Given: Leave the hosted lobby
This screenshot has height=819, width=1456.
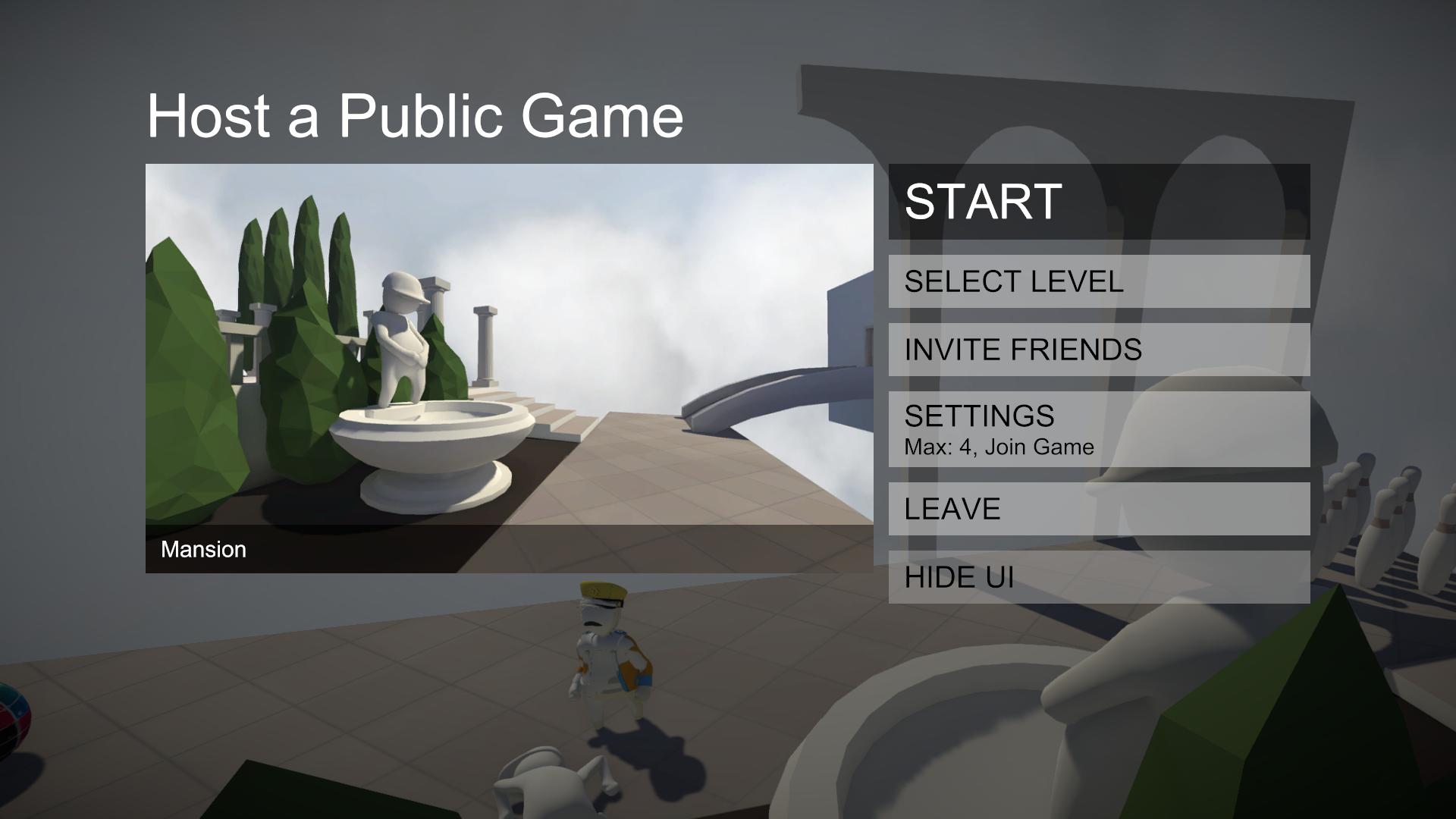Looking at the screenshot, I should click(x=1098, y=509).
